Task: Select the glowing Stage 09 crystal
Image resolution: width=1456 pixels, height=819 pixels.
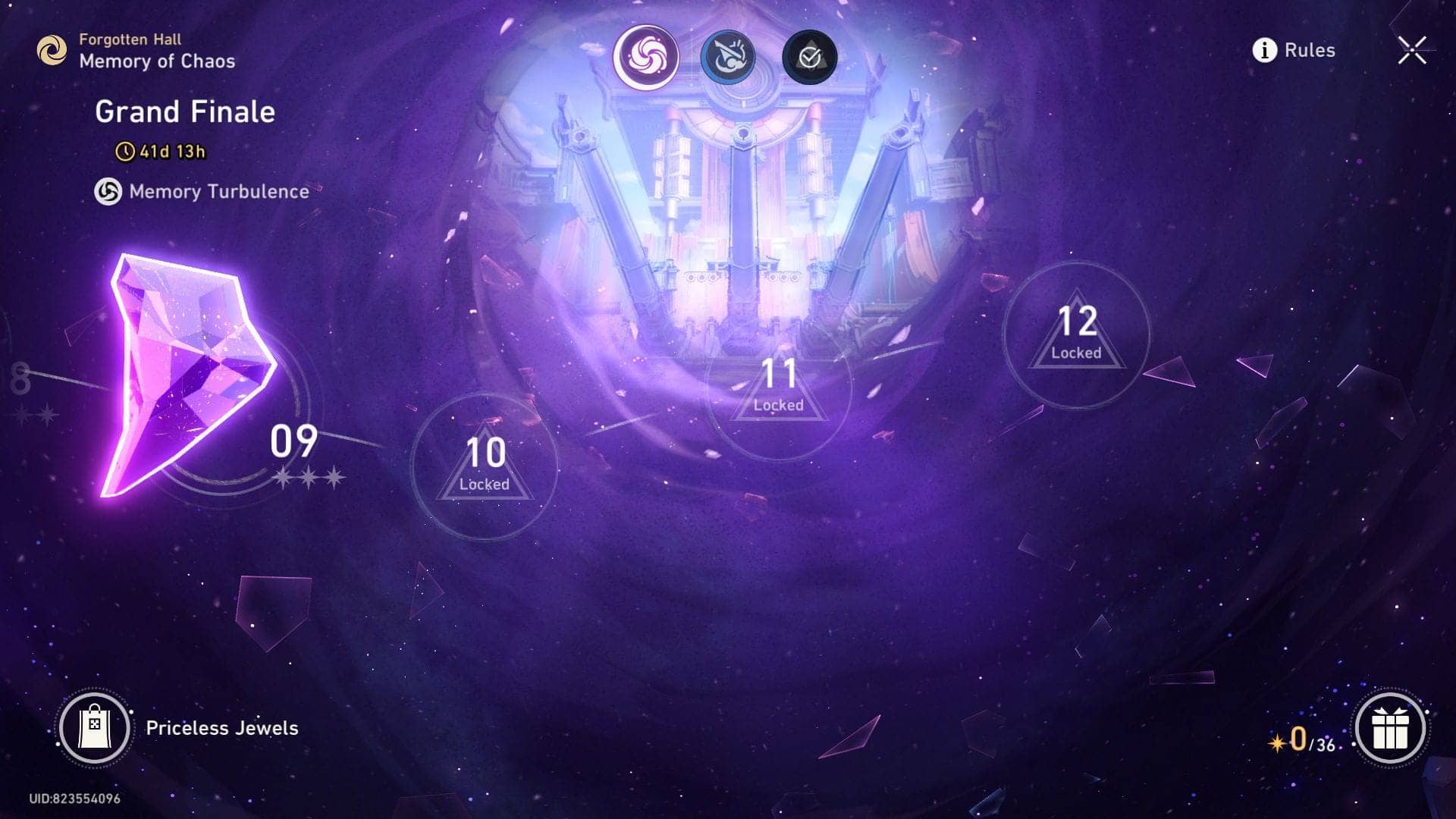Action: 190,379
